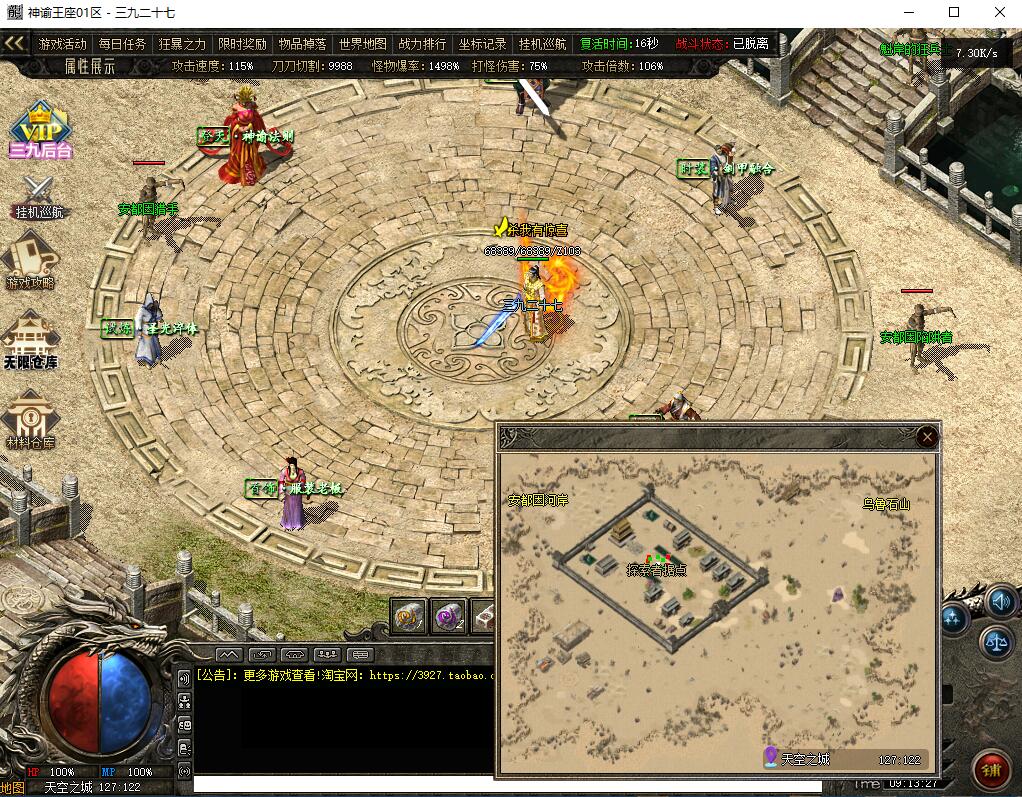The image size is (1022, 797).
Task: Open the 游戏活动 menu
Action: (63, 44)
